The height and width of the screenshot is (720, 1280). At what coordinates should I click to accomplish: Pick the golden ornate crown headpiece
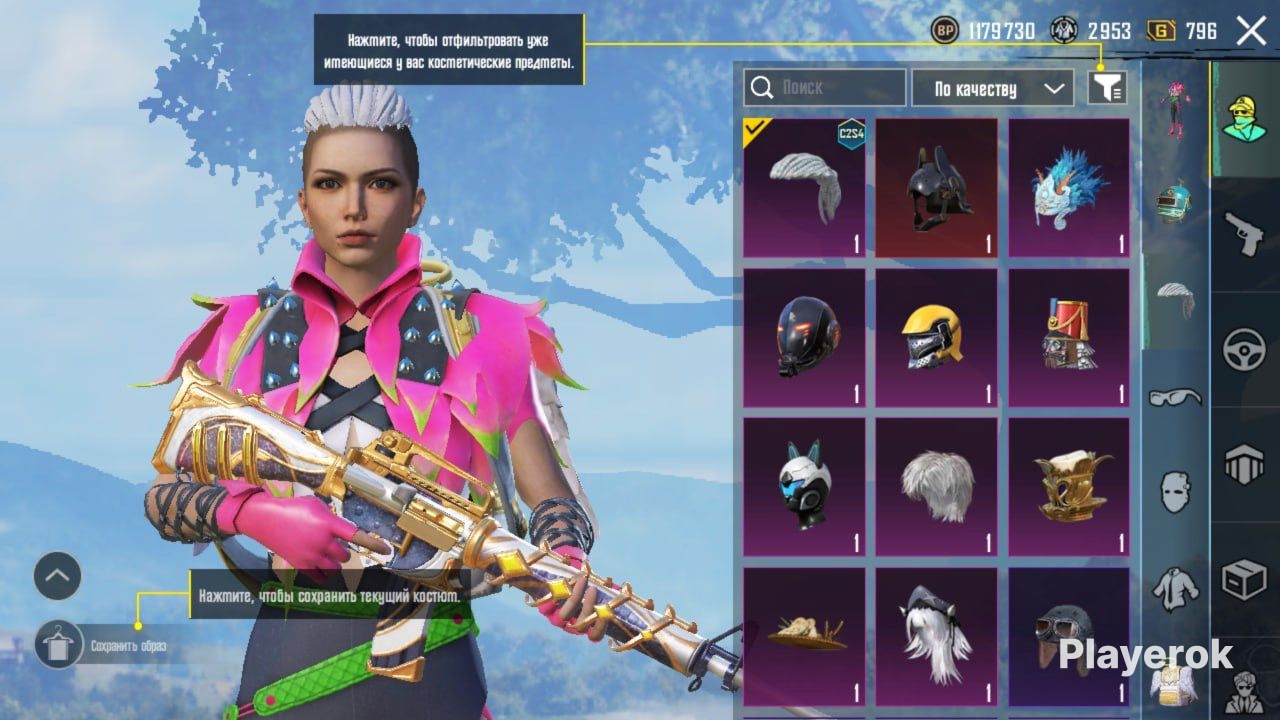tap(1068, 487)
